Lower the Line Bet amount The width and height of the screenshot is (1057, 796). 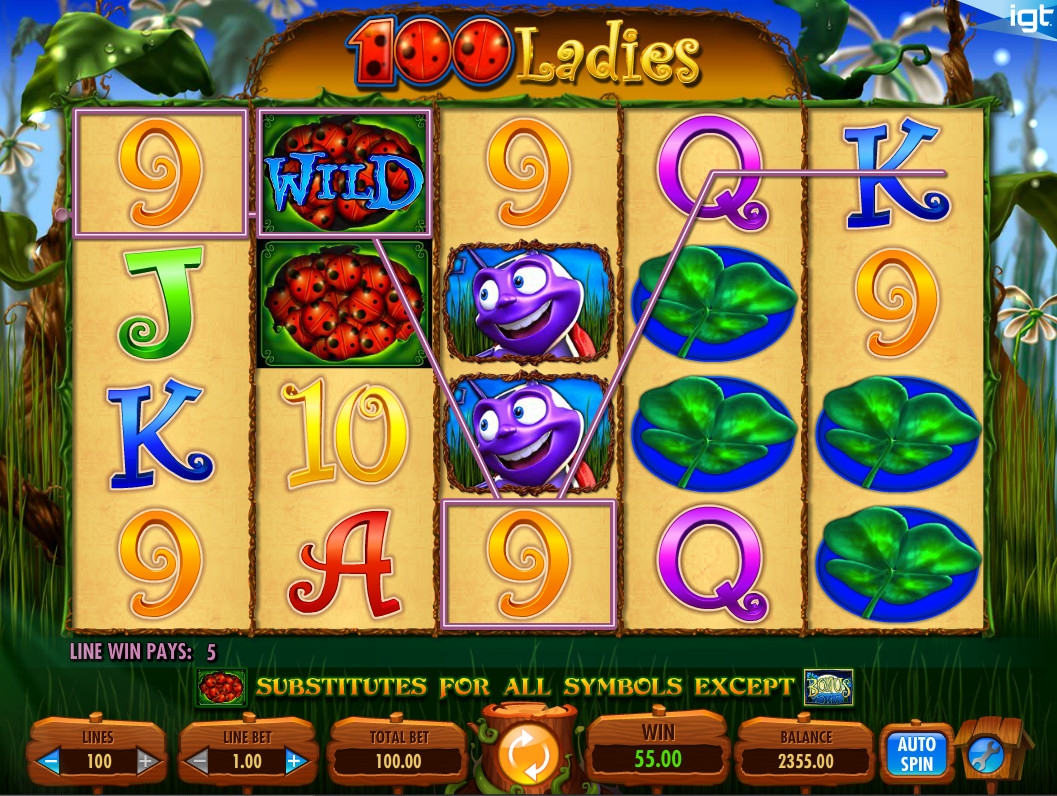click(x=198, y=762)
